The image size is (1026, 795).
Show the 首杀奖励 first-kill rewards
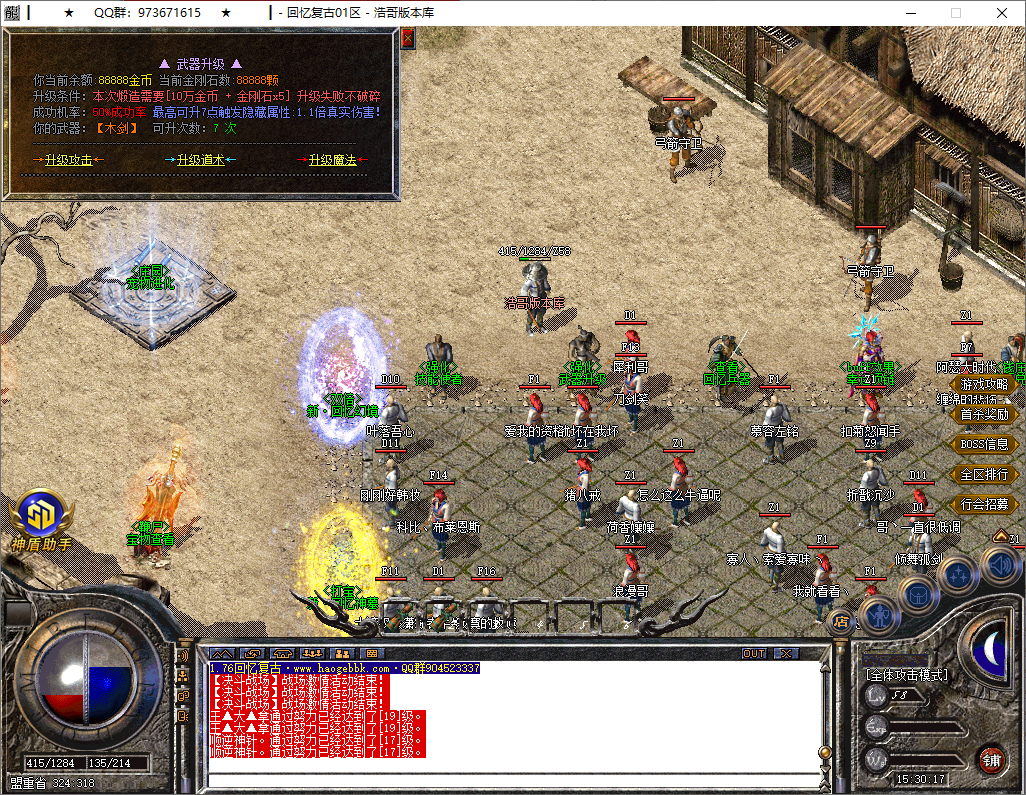point(984,414)
